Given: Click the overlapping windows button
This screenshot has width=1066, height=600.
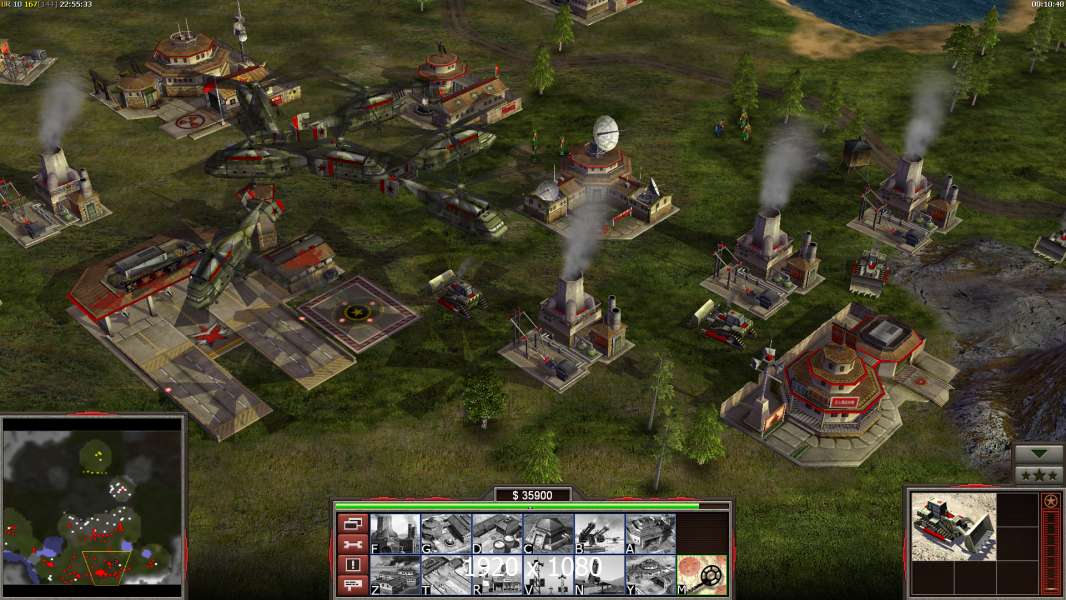Looking at the screenshot, I should (x=352, y=523).
